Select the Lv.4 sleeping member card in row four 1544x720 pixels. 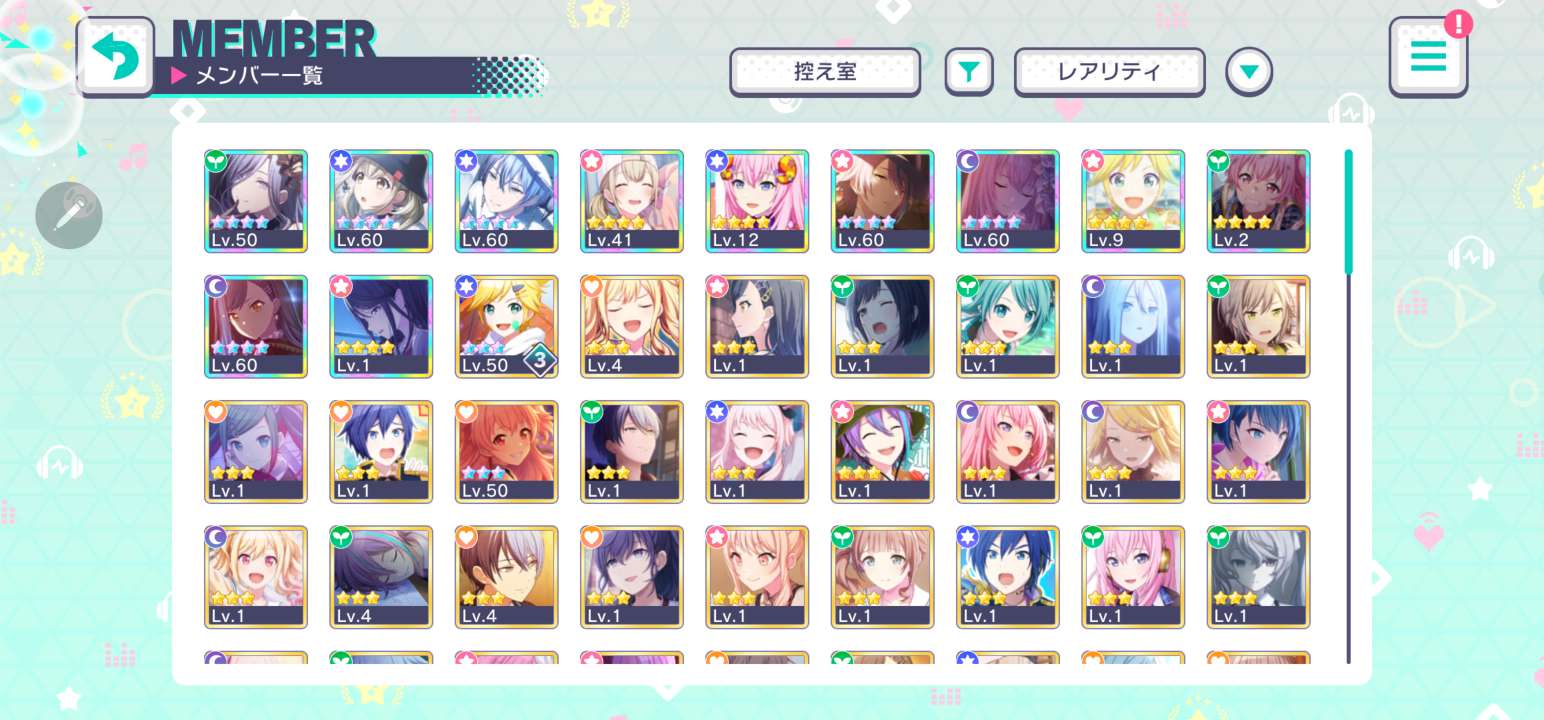[x=381, y=576]
